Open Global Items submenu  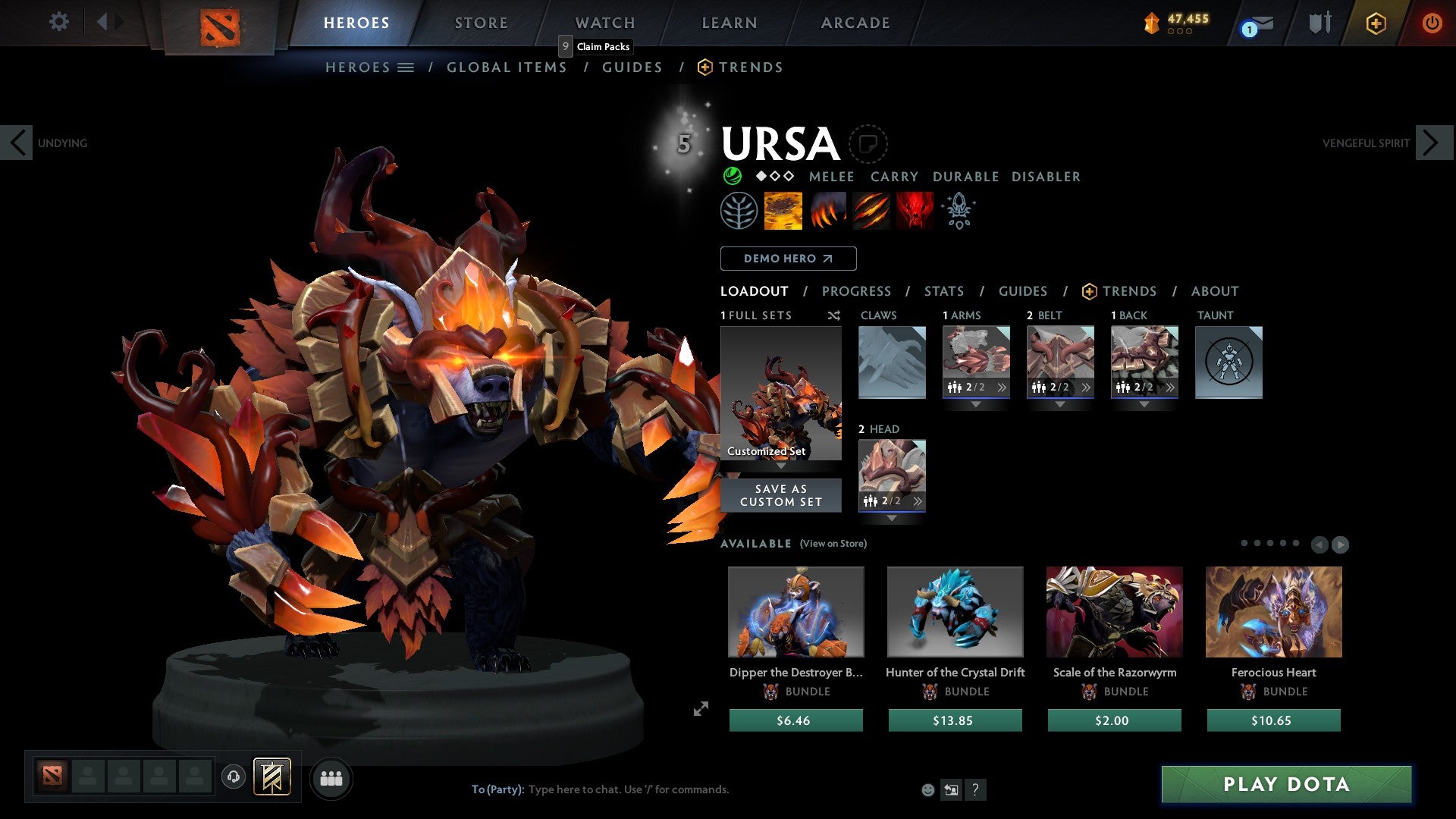[507, 67]
